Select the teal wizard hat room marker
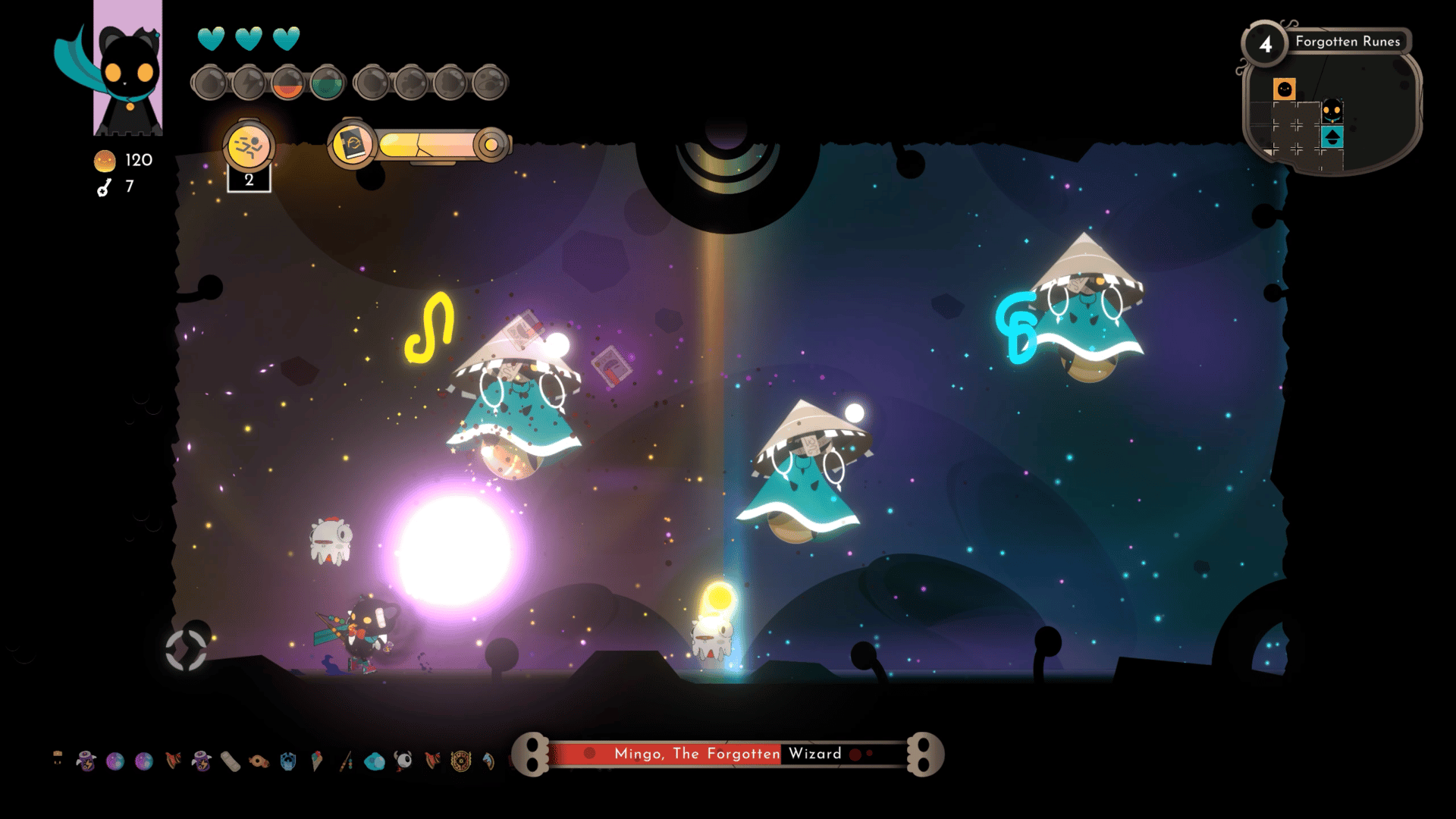 (x=1332, y=137)
